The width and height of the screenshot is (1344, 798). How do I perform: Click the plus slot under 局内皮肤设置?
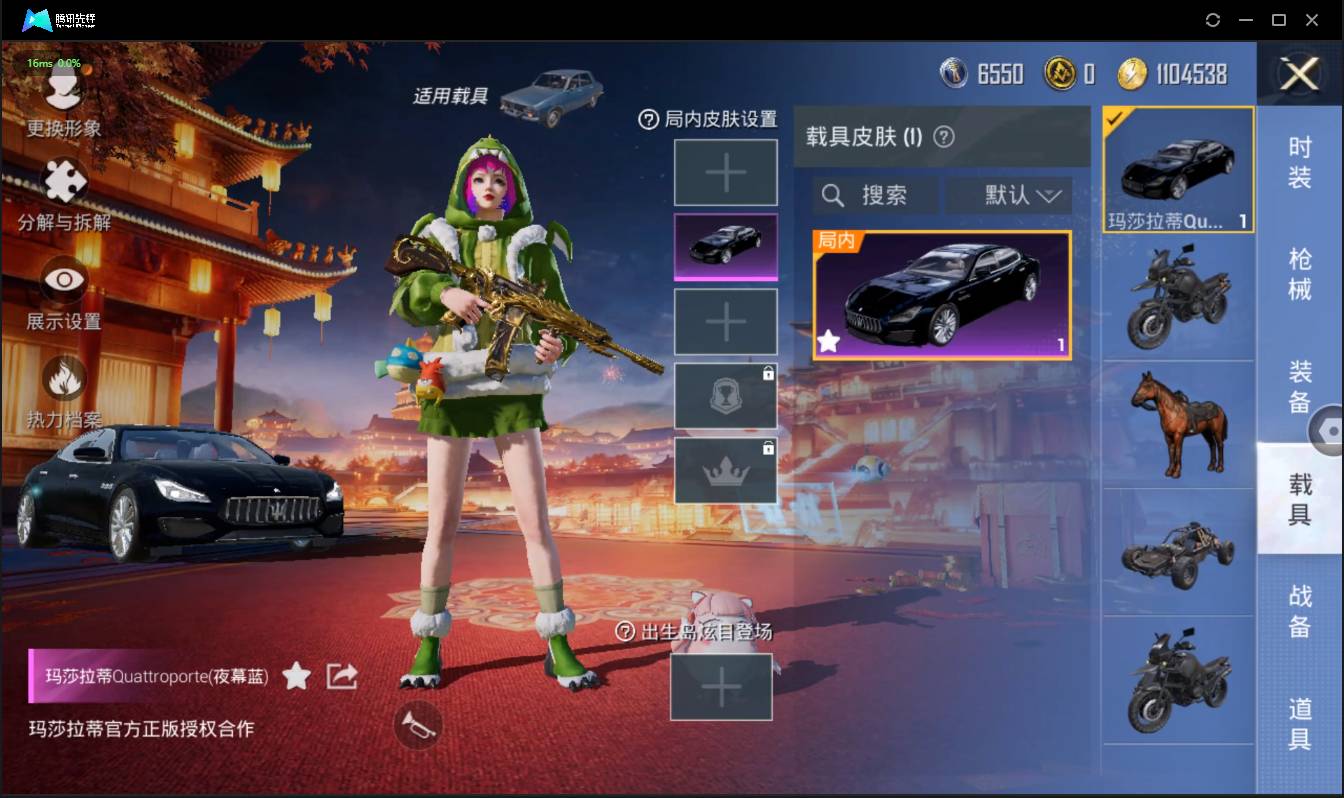tap(726, 172)
